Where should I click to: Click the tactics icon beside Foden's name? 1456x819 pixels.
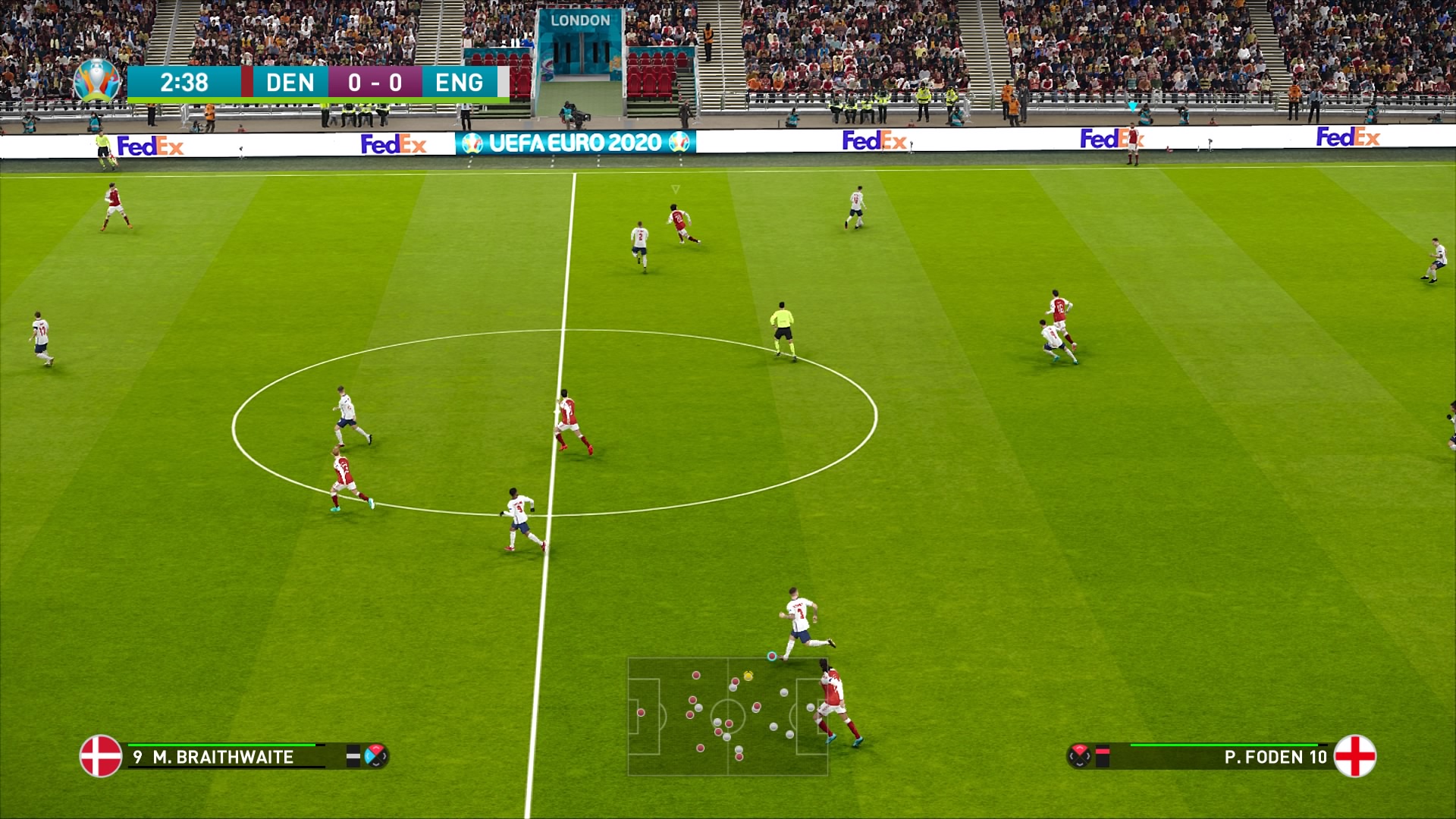pos(1079,756)
